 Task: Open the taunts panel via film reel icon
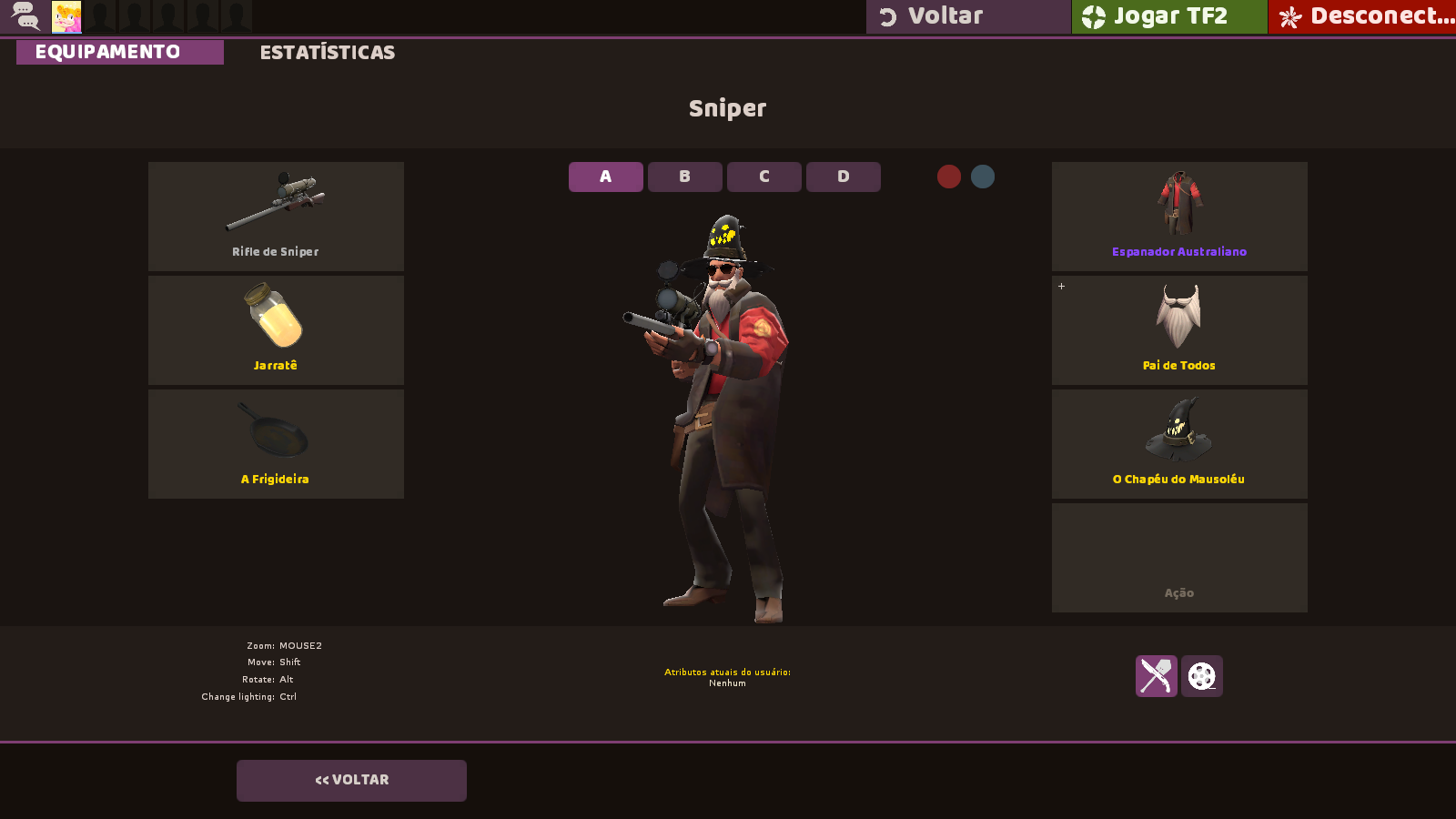coord(1202,676)
